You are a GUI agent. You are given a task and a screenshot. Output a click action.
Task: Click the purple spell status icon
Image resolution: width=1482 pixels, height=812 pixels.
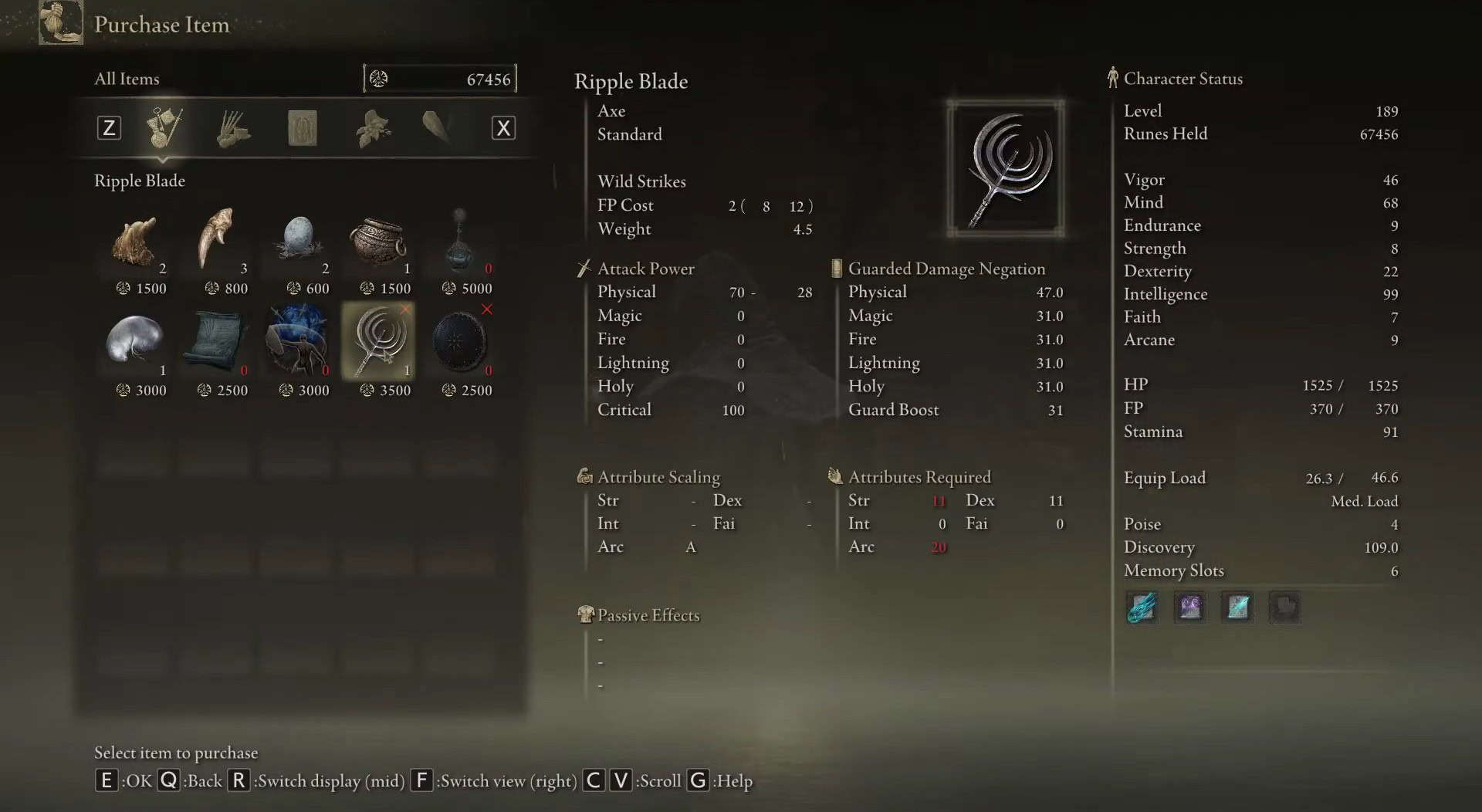tap(1189, 607)
